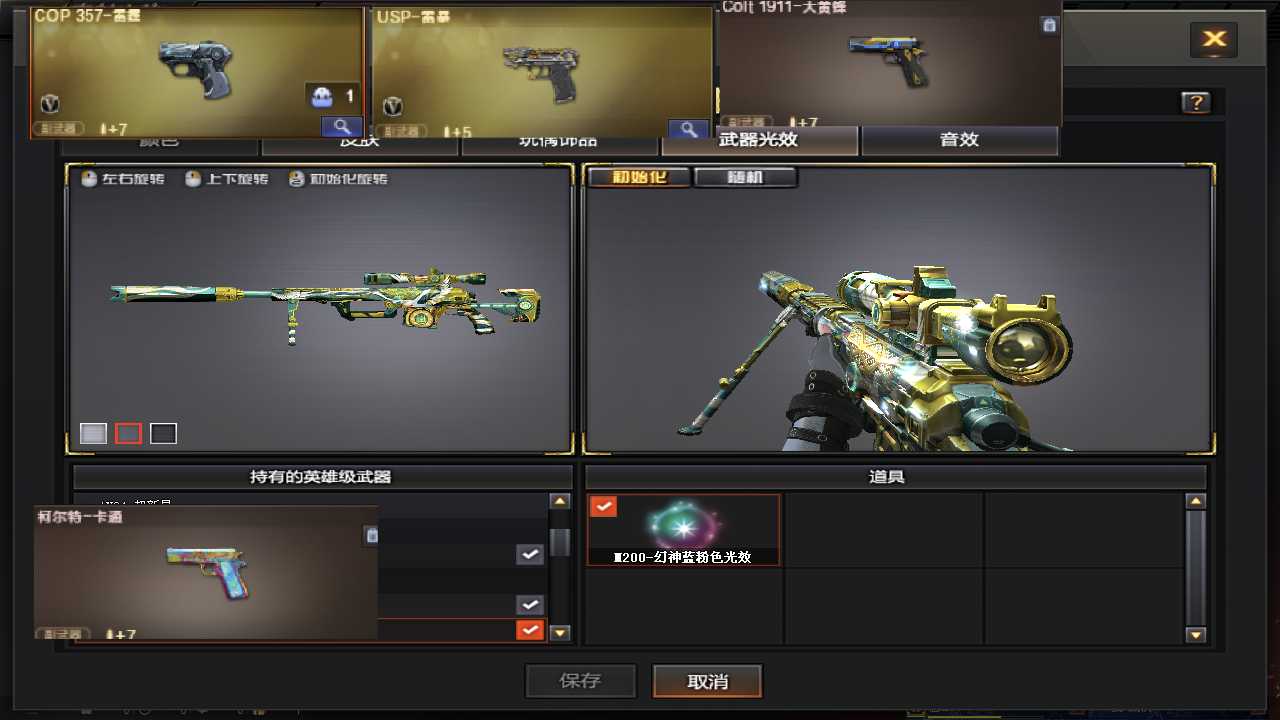Viewport: 1280px width, 720px height.
Task: Click the down arrow on the props panel scrollbar
Action: (1196, 634)
